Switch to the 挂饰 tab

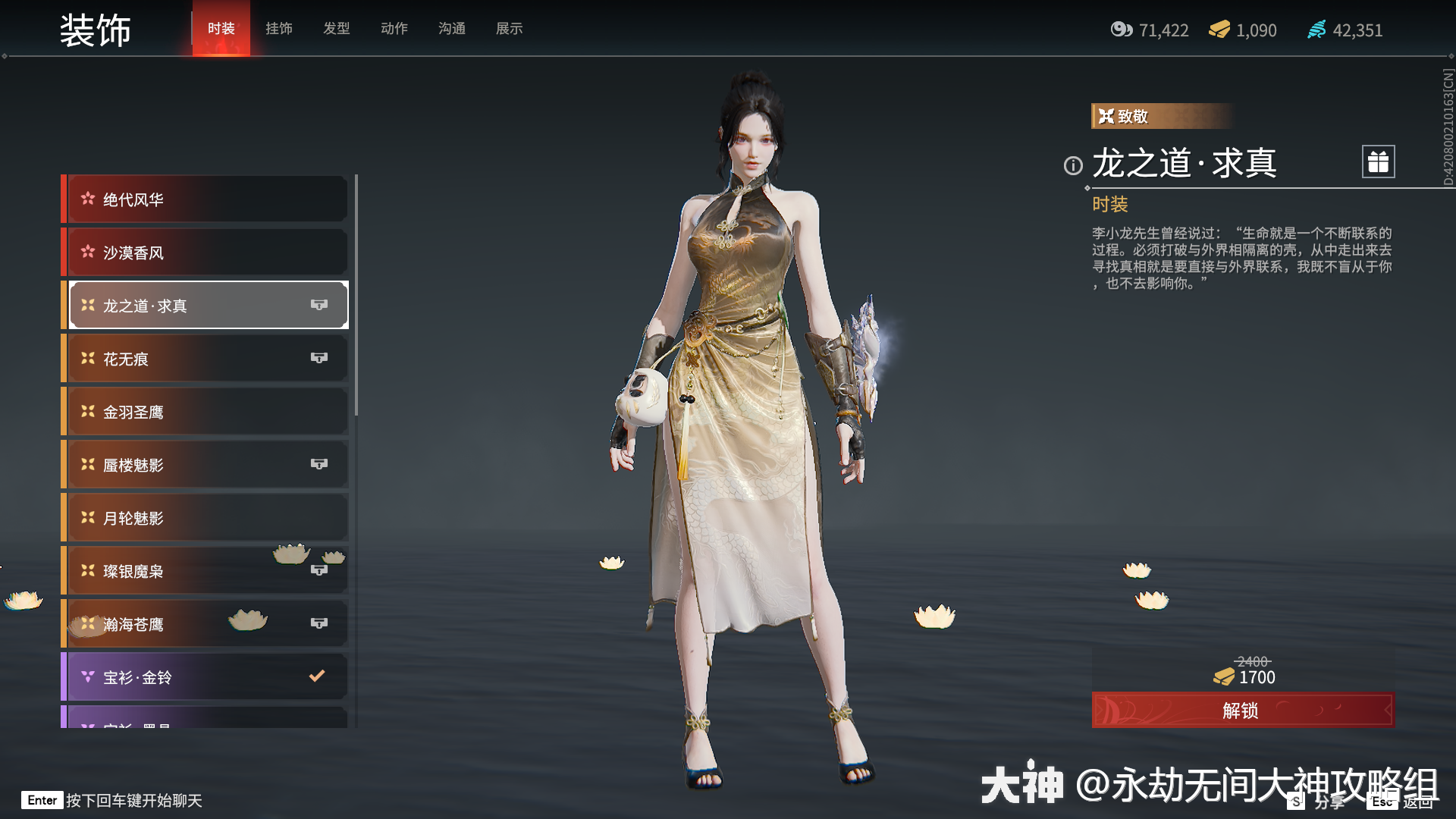pos(278,29)
